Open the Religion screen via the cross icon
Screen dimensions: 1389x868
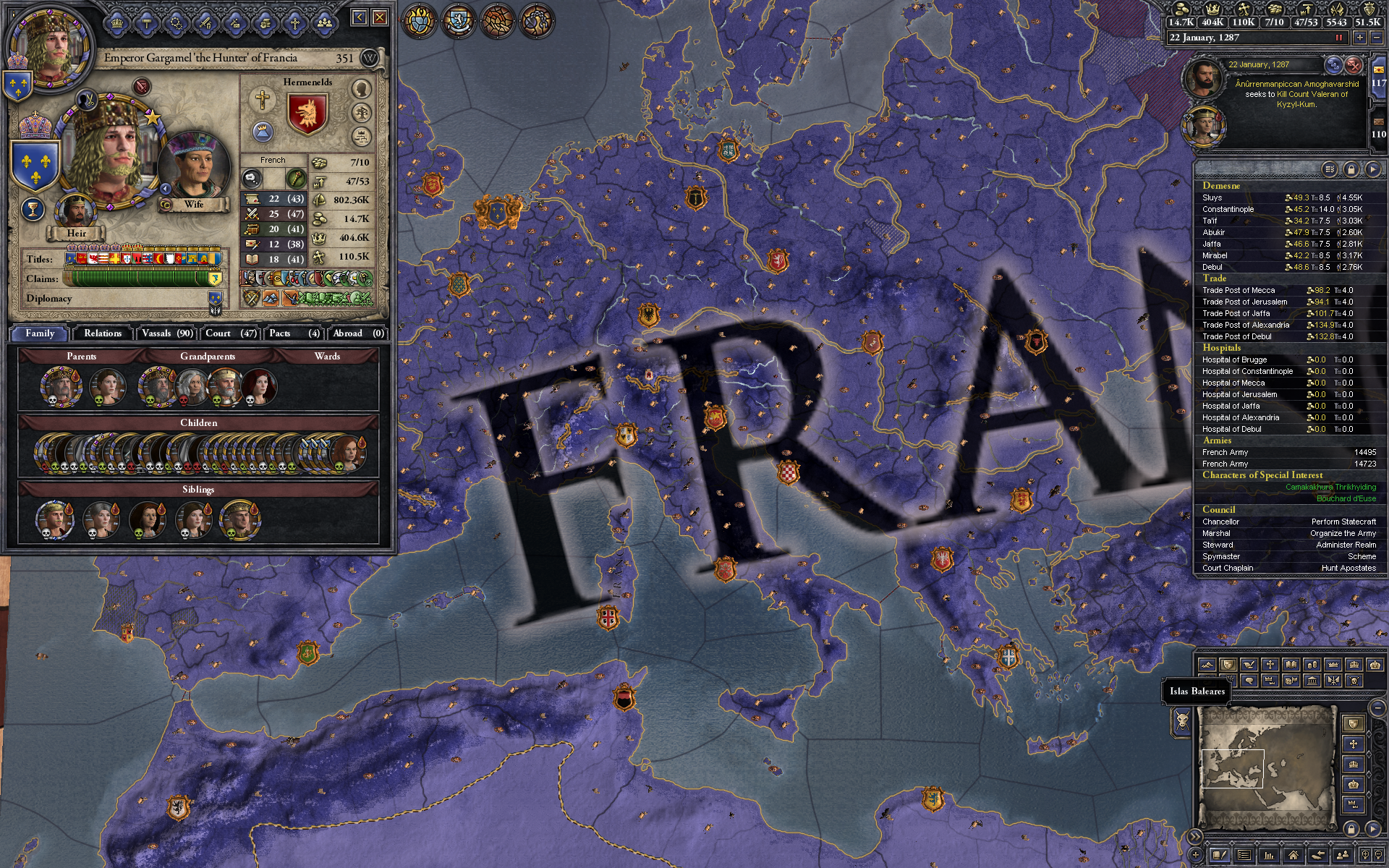pyautogui.click(x=294, y=22)
